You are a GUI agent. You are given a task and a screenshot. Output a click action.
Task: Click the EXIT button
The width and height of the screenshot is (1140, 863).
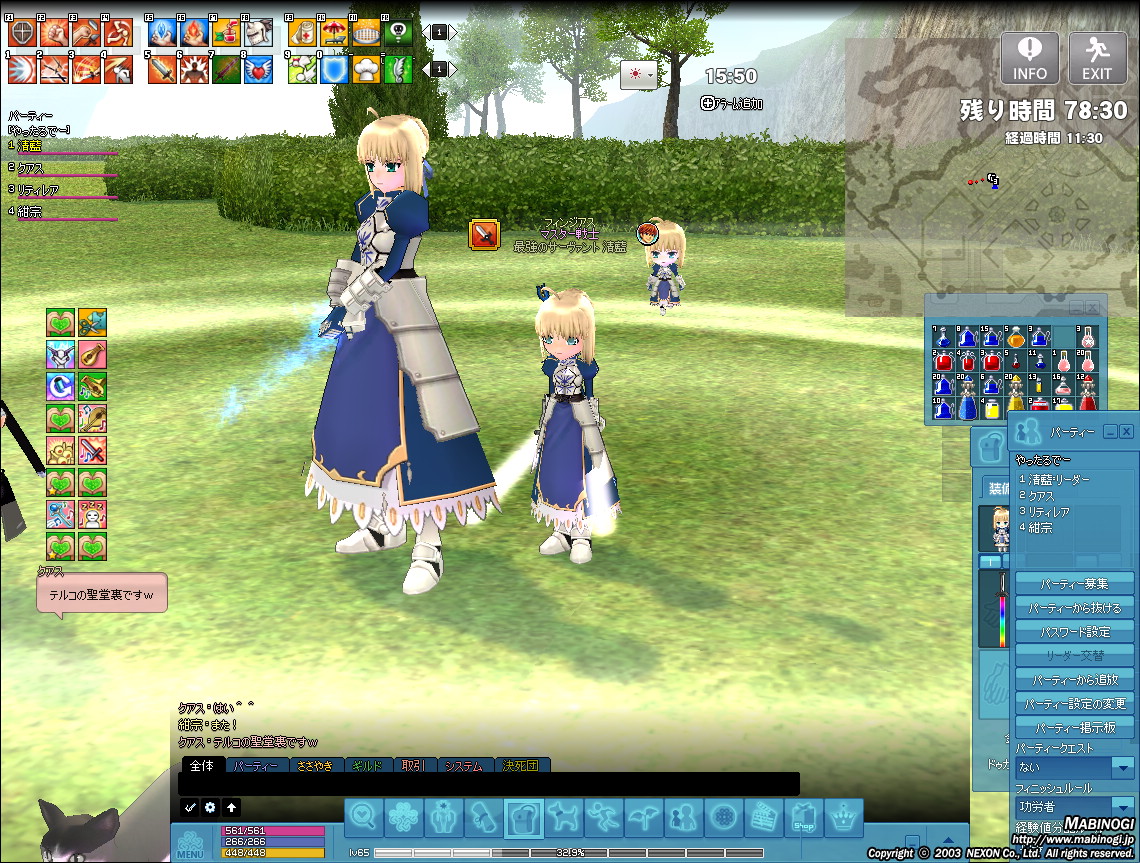pyautogui.click(x=1097, y=58)
